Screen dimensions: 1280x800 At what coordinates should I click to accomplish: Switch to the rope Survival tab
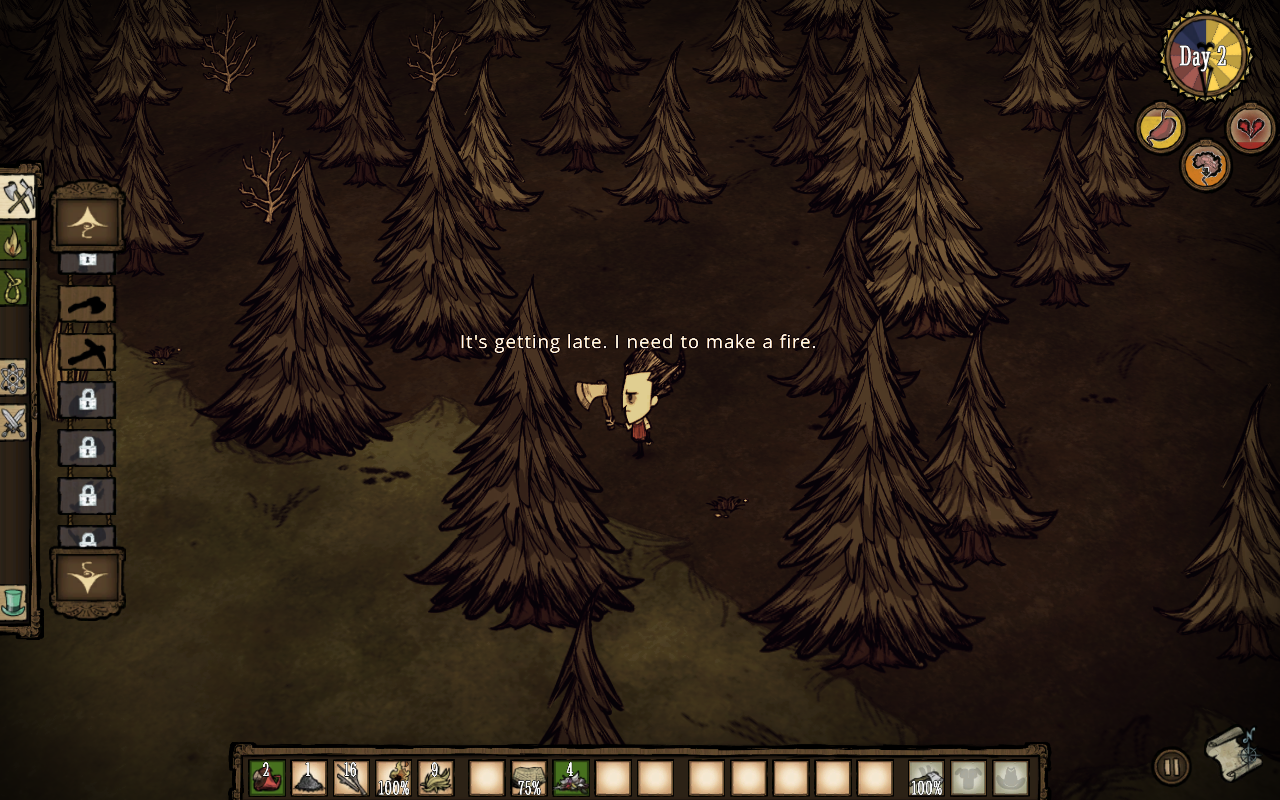click(14, 287)
